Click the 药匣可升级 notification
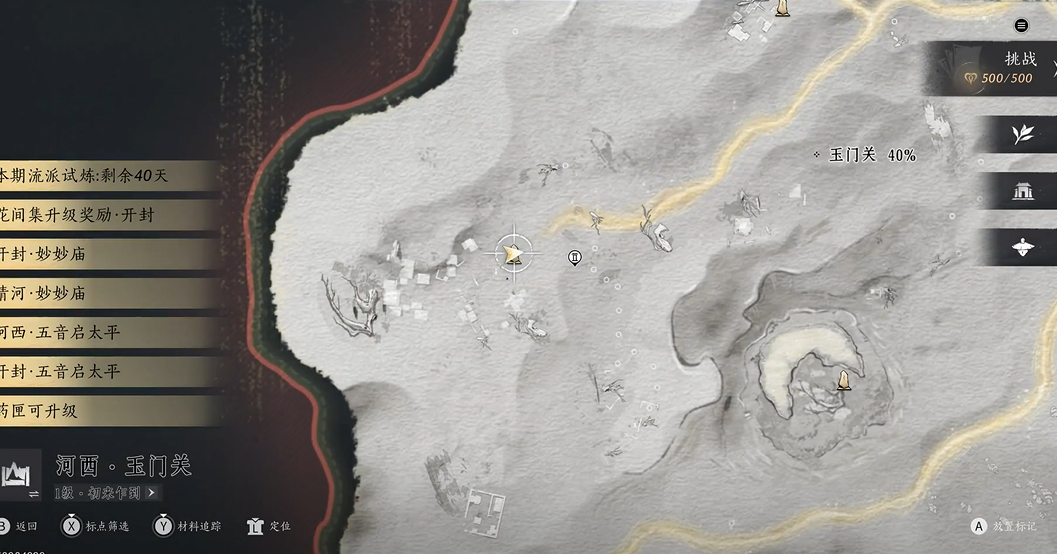 pos(100,410)
